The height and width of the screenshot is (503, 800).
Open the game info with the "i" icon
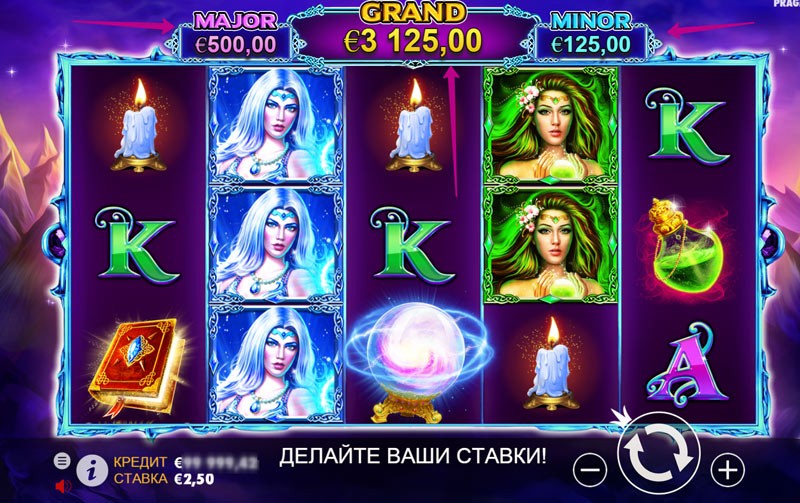click(93, 466)
